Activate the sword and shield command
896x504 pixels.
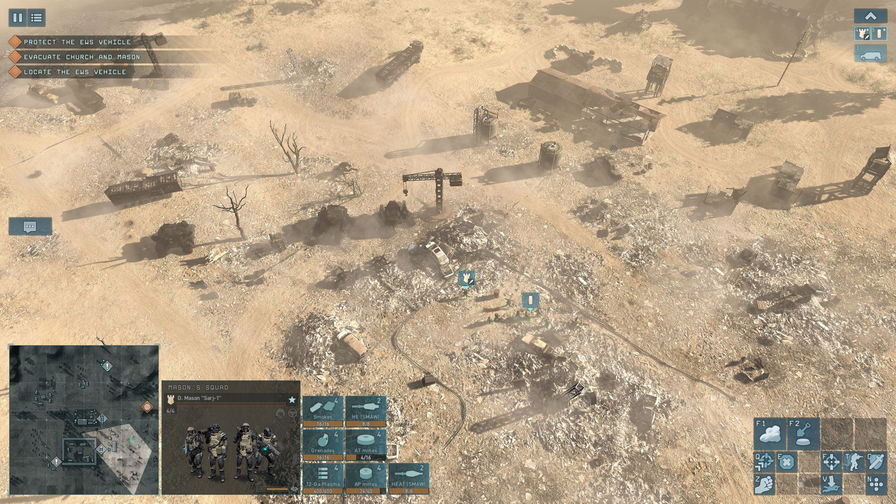875,462
